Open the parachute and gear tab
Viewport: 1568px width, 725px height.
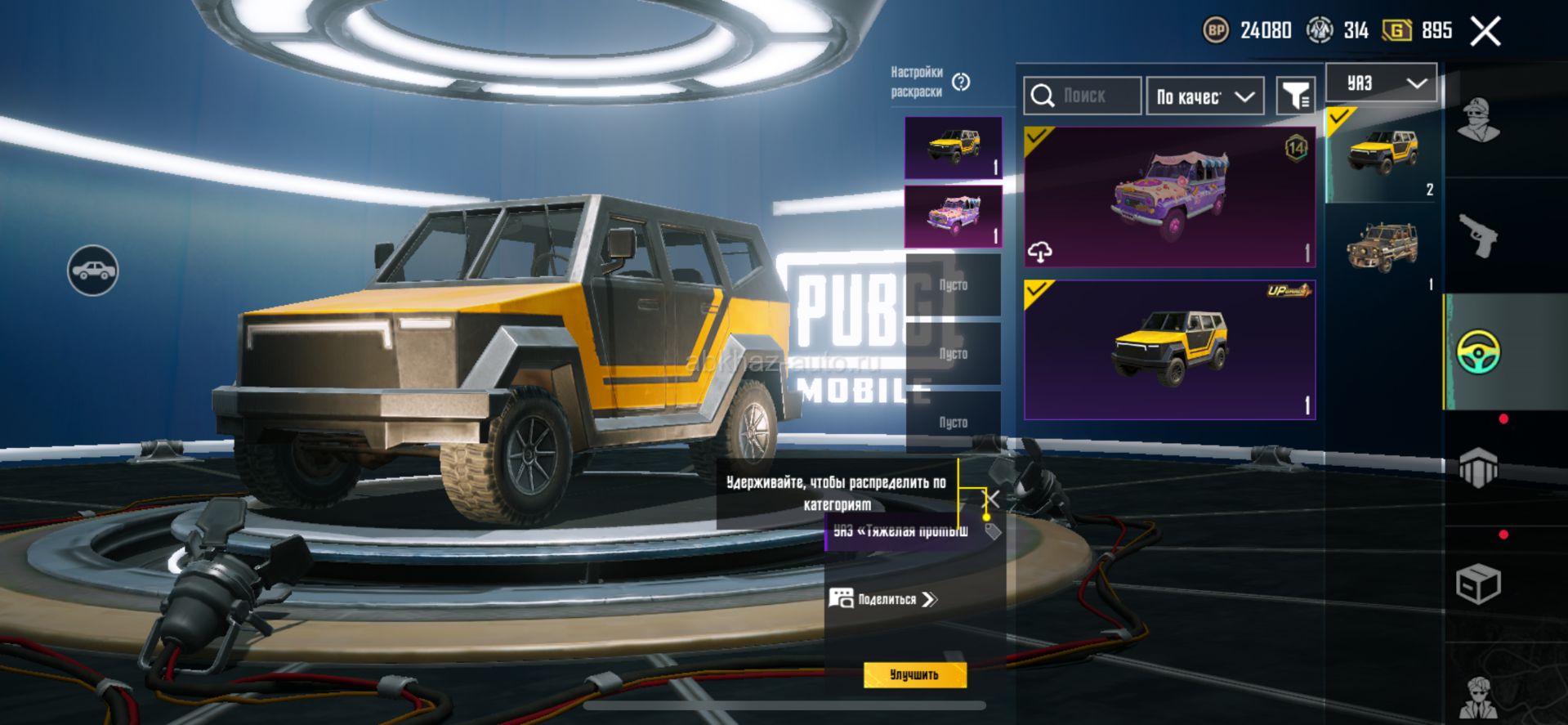tap(1478, 468)
